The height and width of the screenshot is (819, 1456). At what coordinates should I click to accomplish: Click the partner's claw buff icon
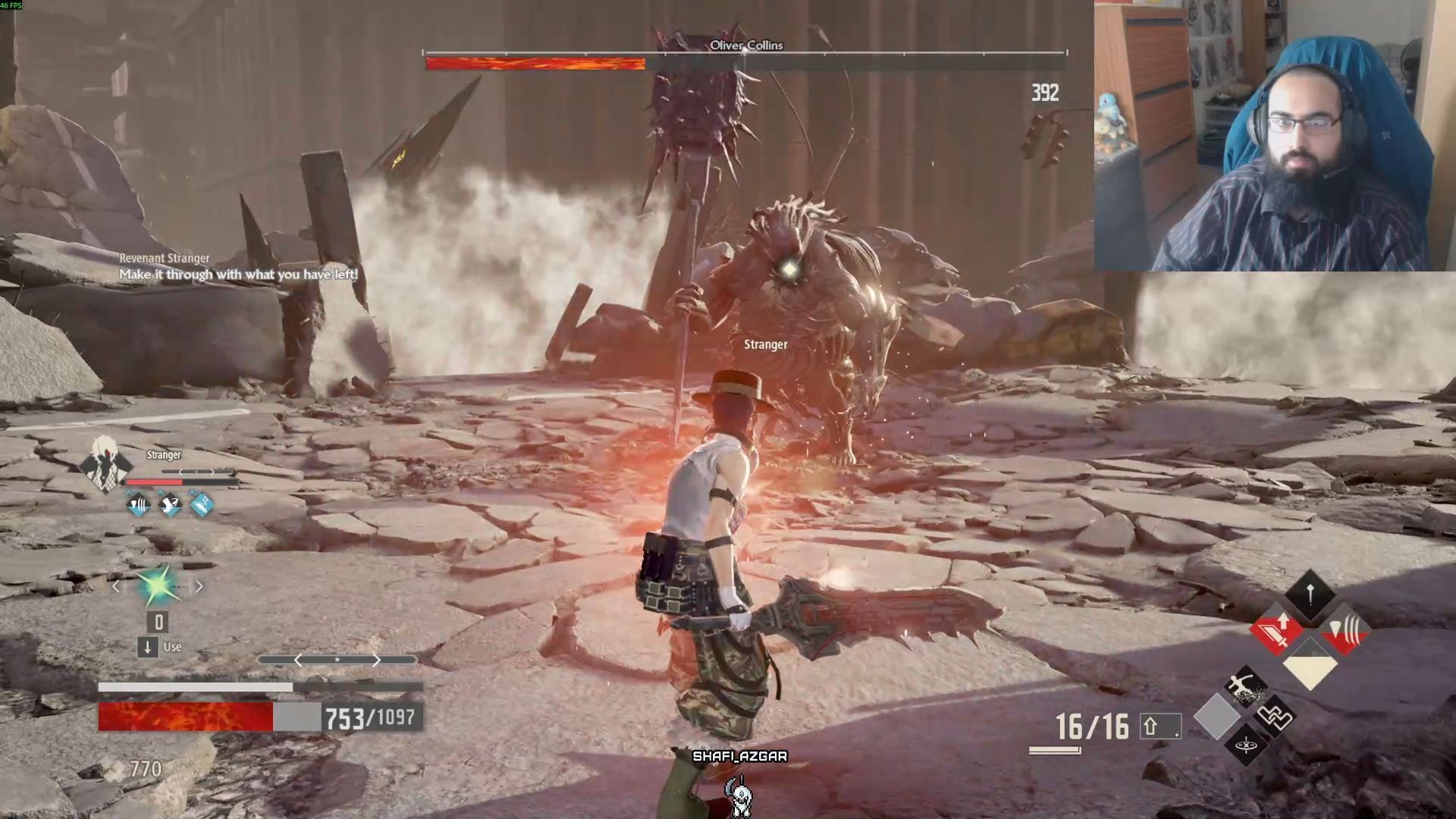point(138,504)
